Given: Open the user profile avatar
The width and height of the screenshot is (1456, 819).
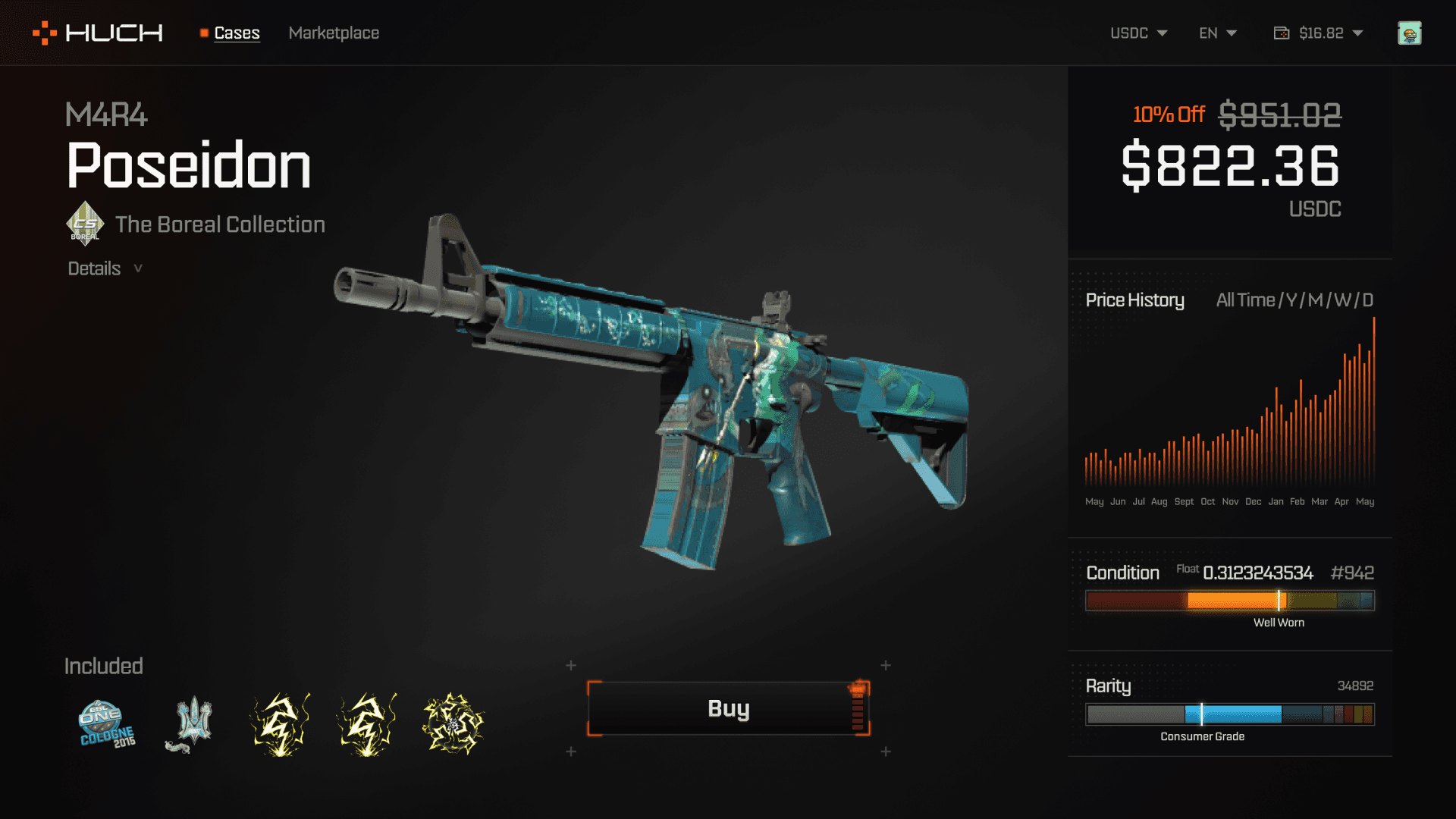Looking at the screenshot, I should (x=1409, y=33).
